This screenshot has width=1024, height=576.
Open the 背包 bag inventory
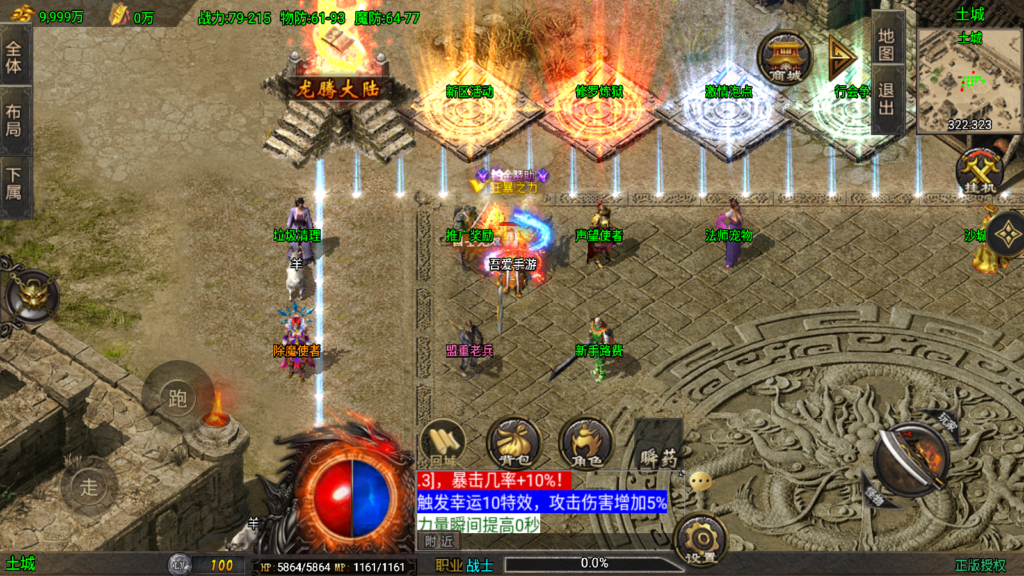tap(514, 442)
